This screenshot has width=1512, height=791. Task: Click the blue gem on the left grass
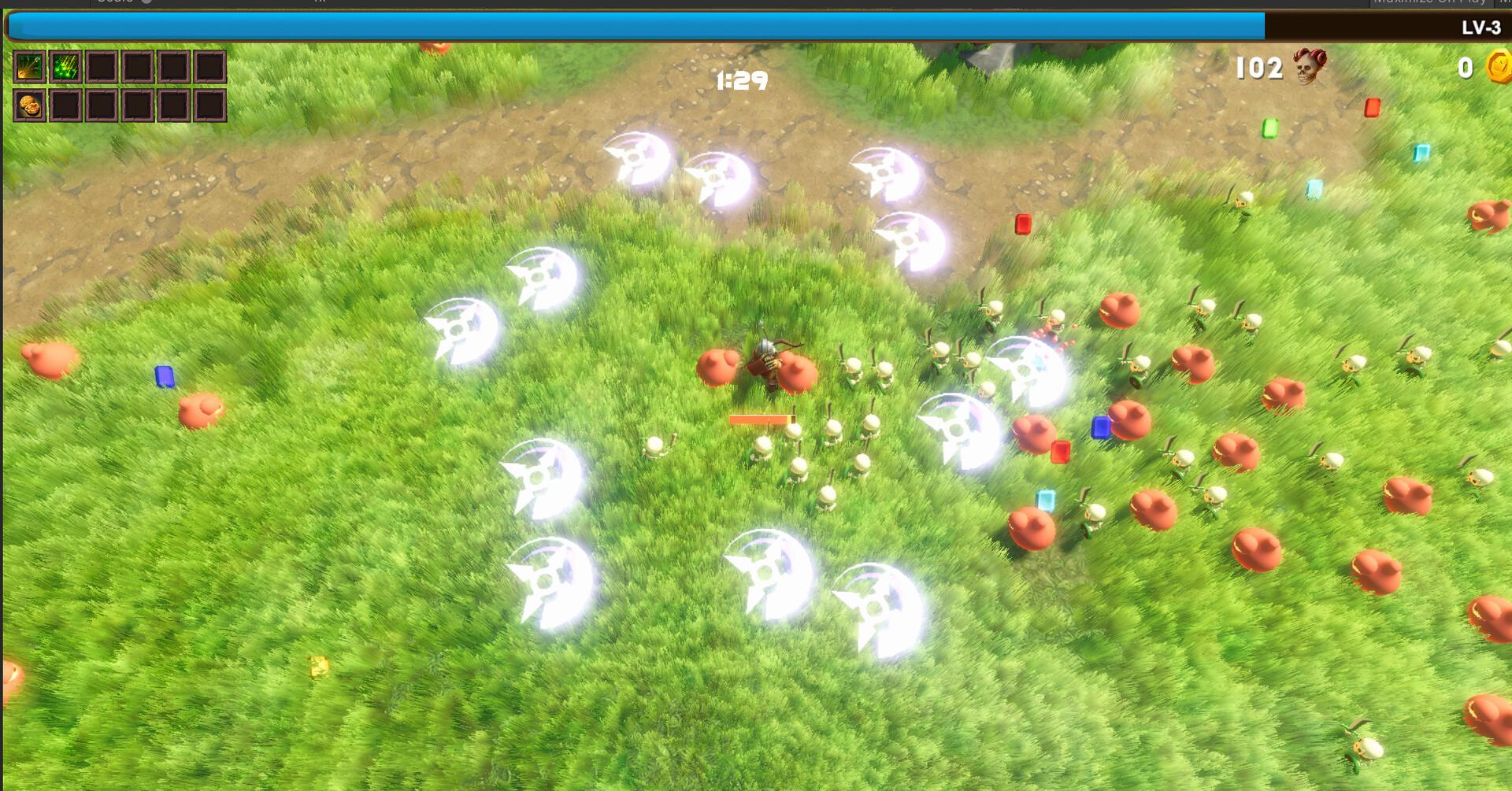[164, 375]
